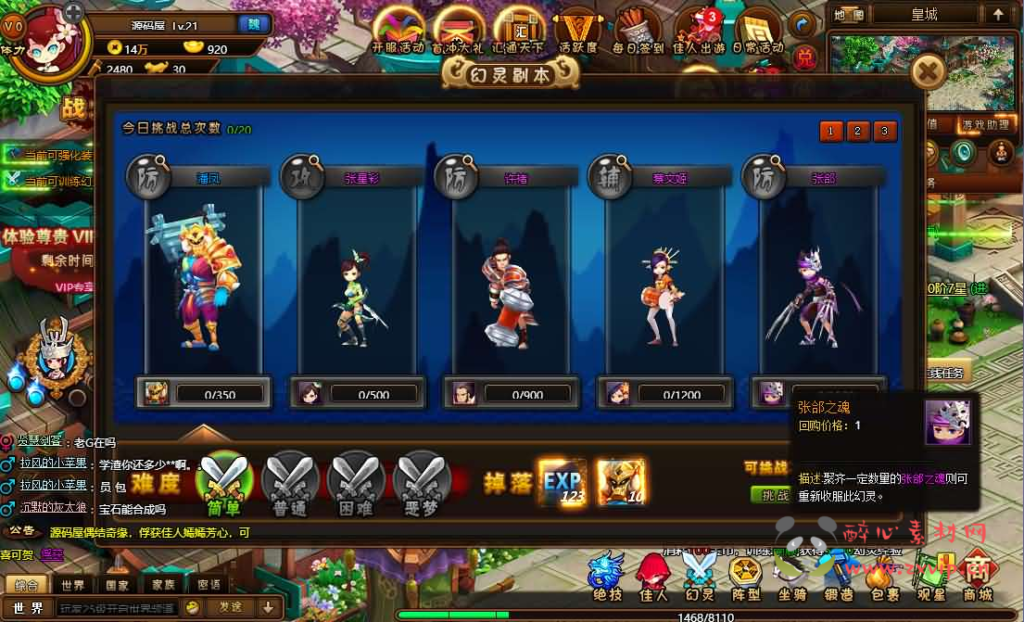Screen dimensions: 1024x622
Task: Go to page 2 of the dungeon list
Action: (857, 131)
